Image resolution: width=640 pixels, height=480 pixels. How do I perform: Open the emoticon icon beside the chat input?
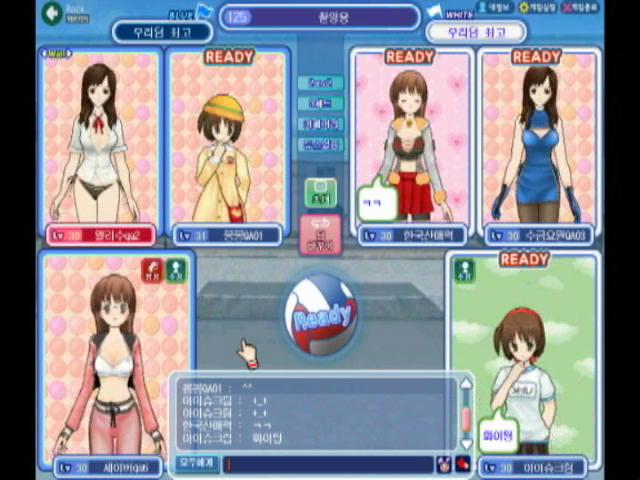click(443, 464)
